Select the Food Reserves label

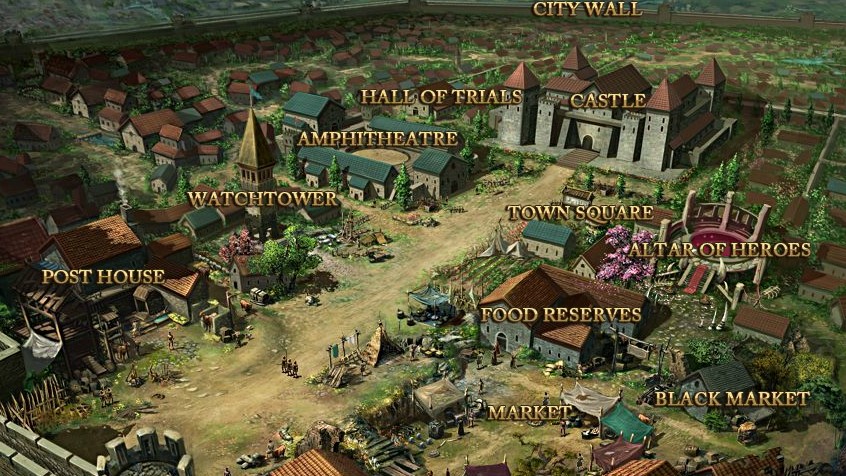pyautogui.click(x=561, y=314)
